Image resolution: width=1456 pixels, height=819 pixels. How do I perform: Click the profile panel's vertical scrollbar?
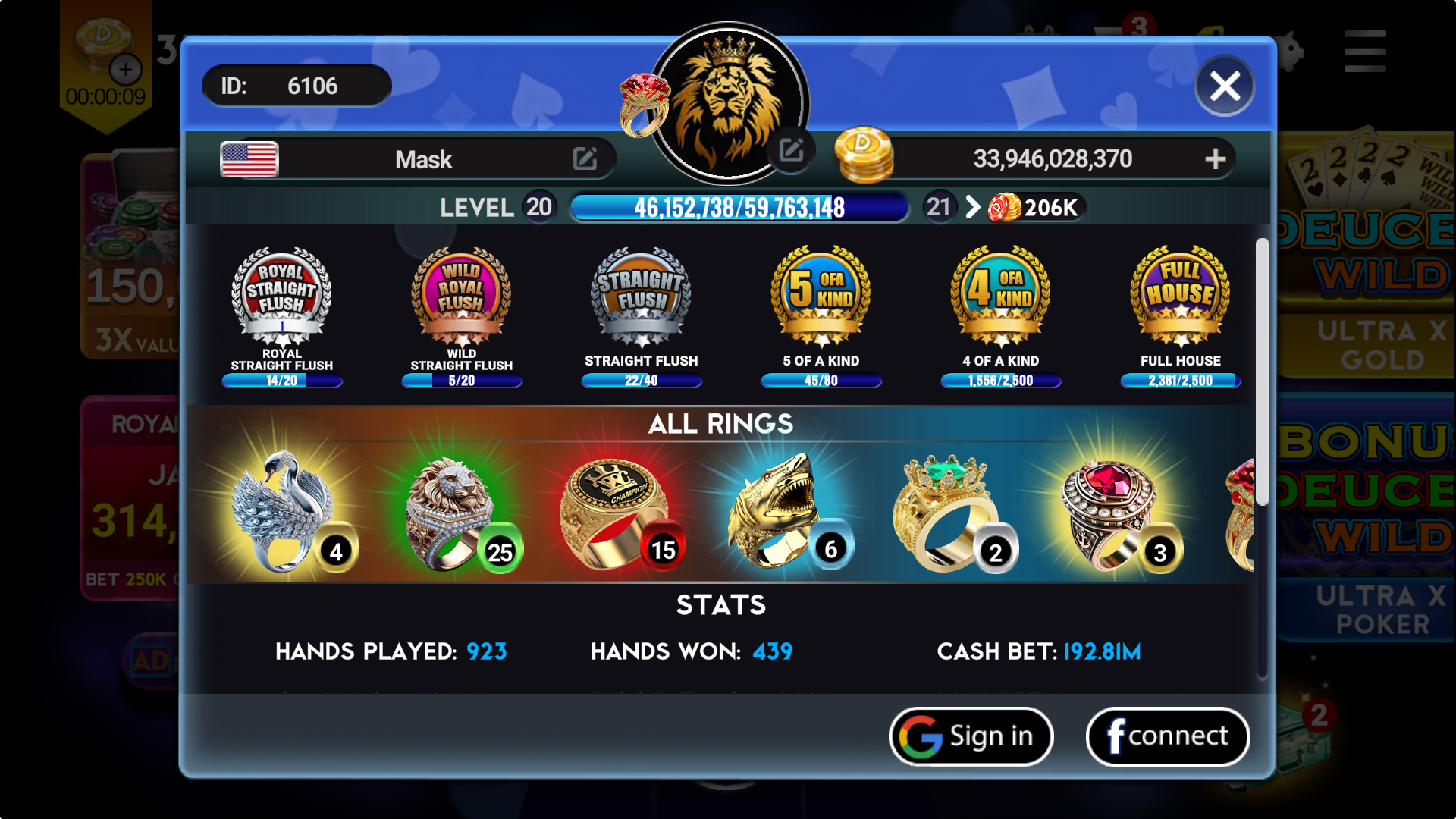pyautogui.click(x=1262, y=372)
